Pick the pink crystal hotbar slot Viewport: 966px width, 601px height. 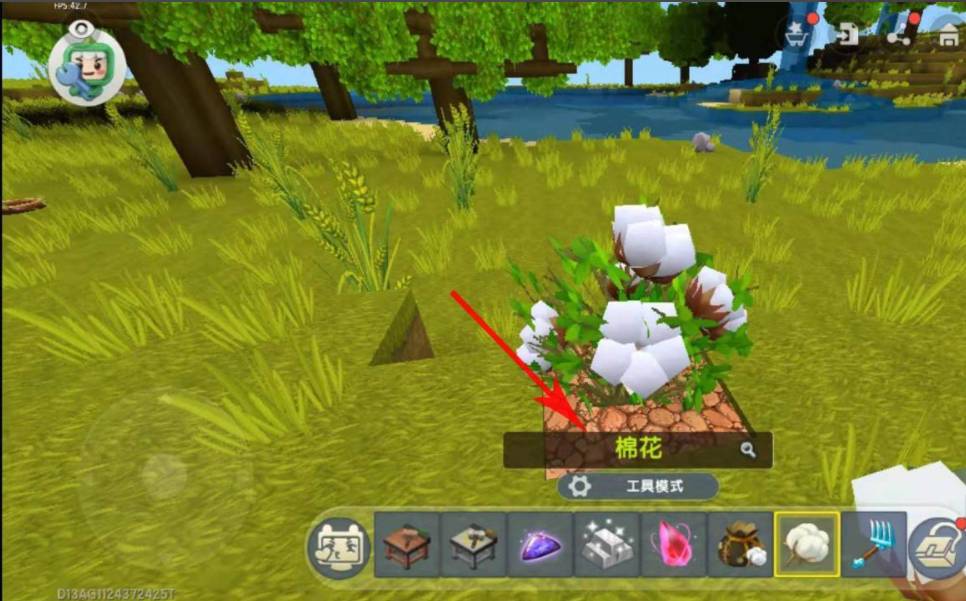[673, 545]
